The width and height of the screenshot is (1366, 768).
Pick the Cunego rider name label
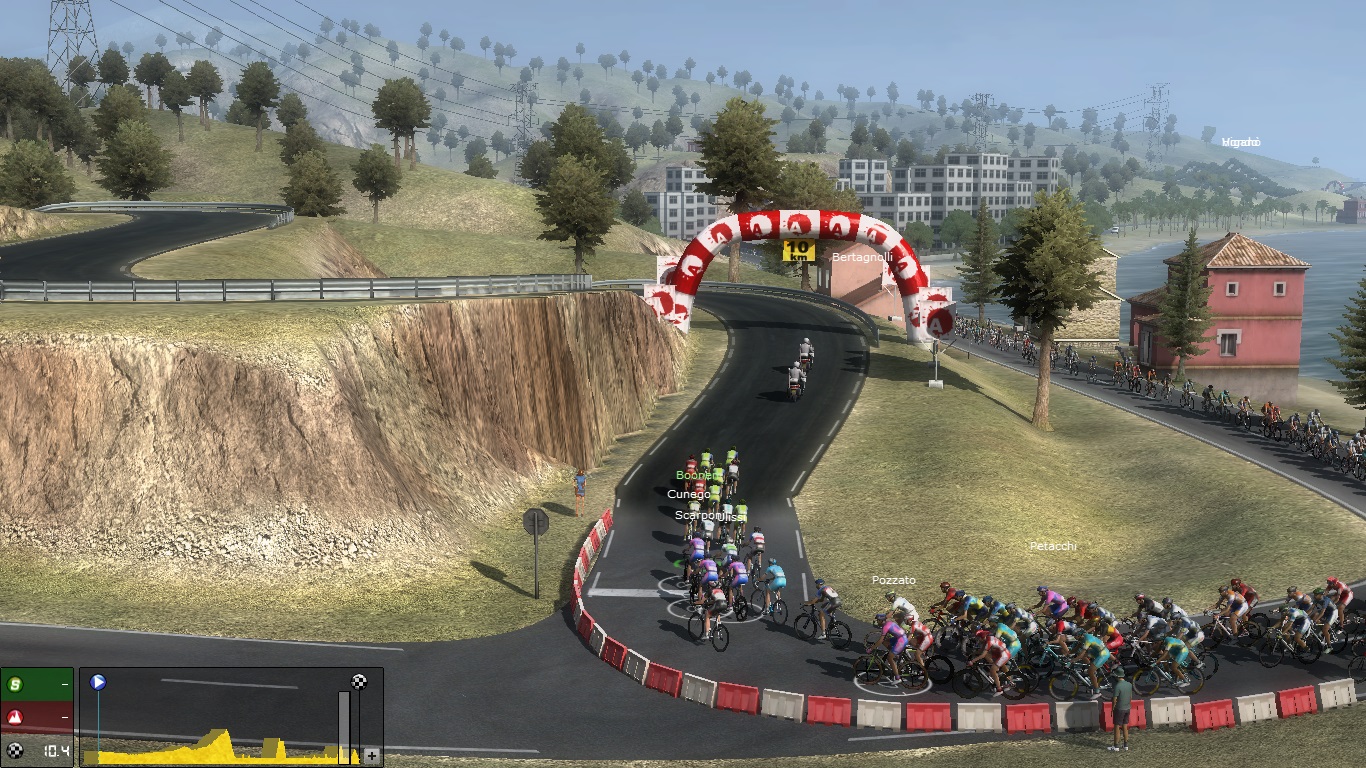pyautogui.click(x=688, y=494)
